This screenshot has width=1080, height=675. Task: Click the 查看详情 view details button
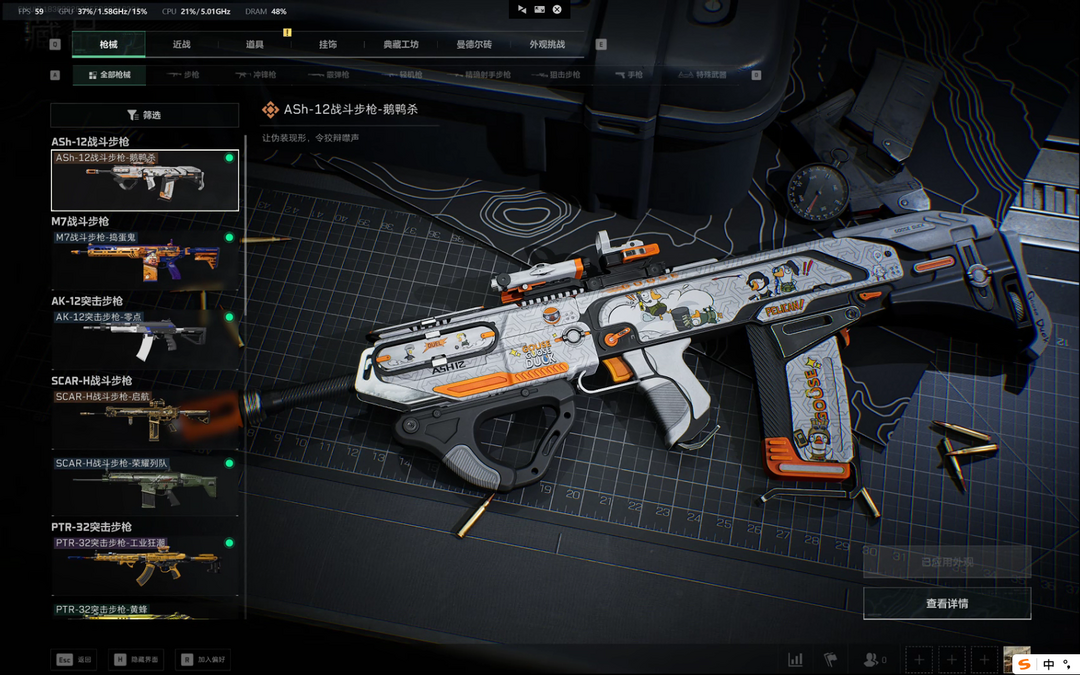pyautogui.click(x=947, y=604)
